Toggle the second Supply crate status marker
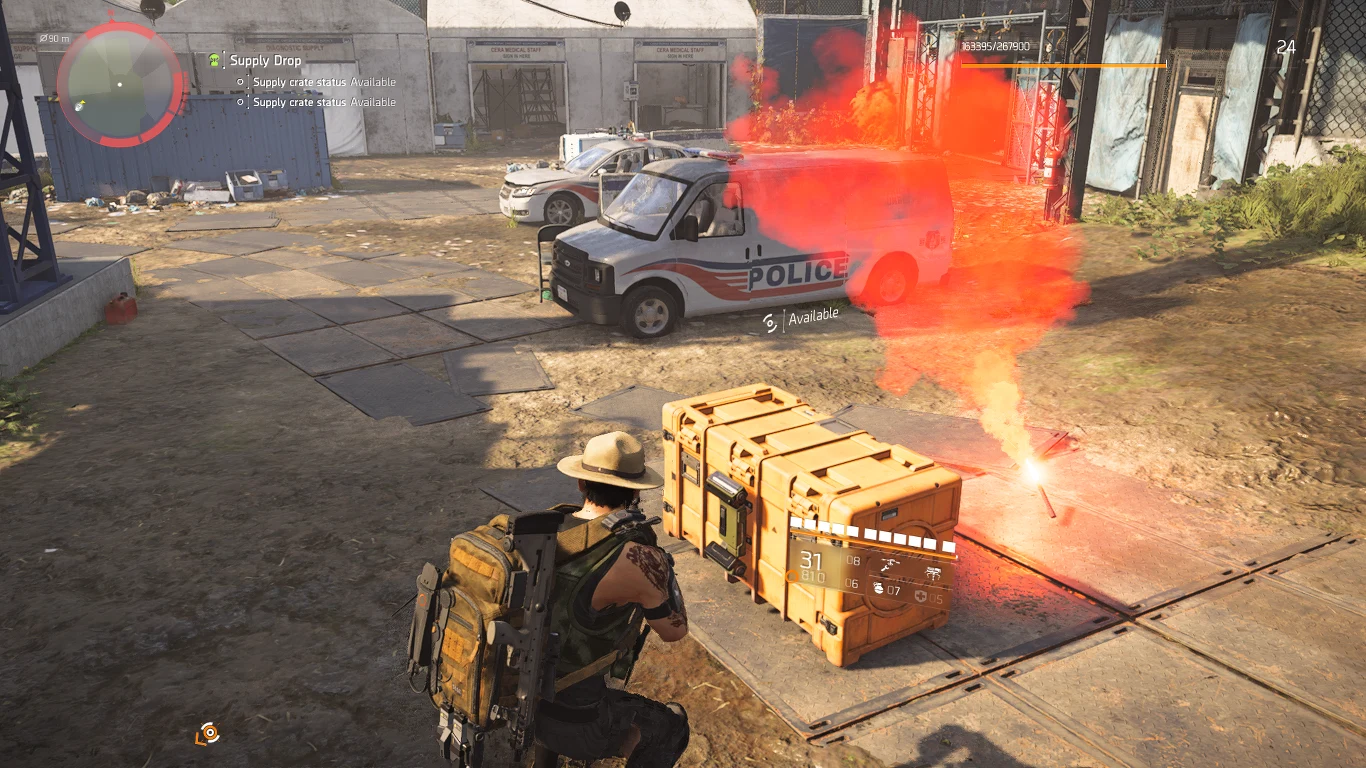1366x768 pixels. coord(240,102)
